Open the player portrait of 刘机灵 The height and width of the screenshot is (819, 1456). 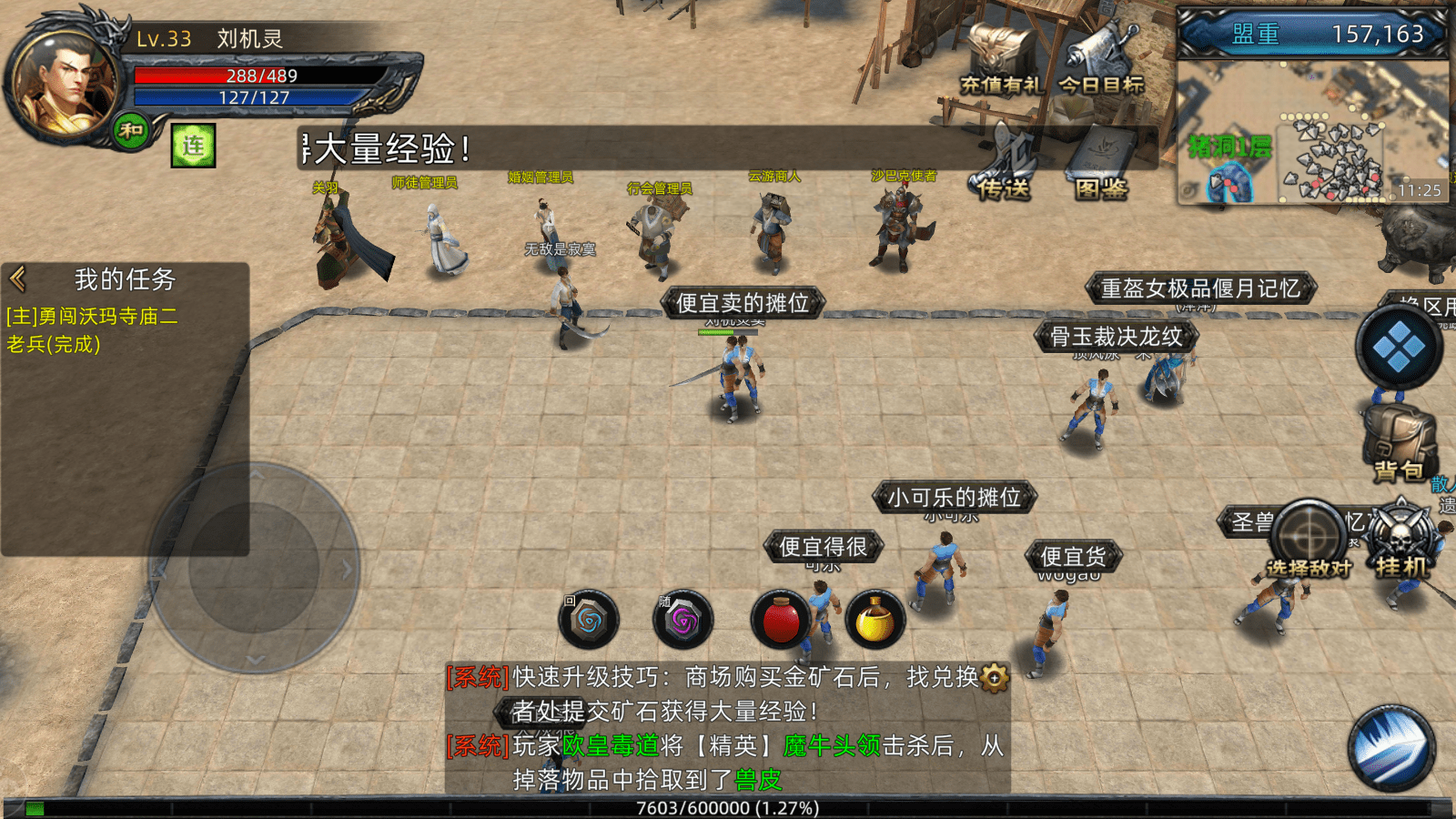[x=62, y=85]
